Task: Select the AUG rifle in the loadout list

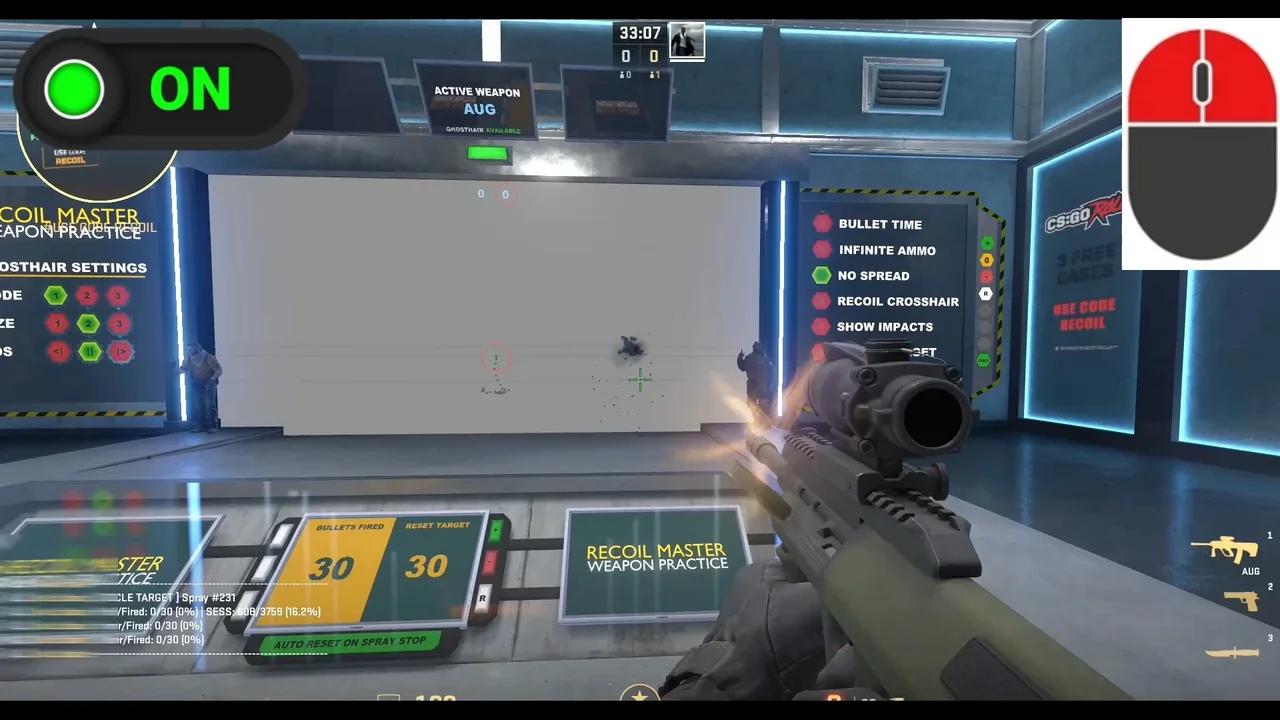Action: click(1225, 550)
